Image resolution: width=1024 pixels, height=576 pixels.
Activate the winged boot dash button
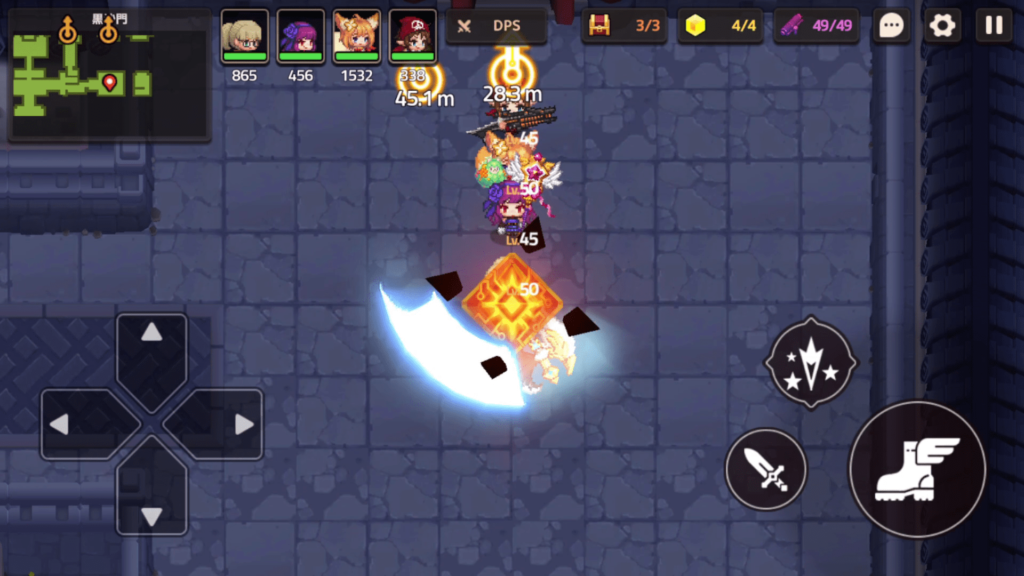pos(917,469)
